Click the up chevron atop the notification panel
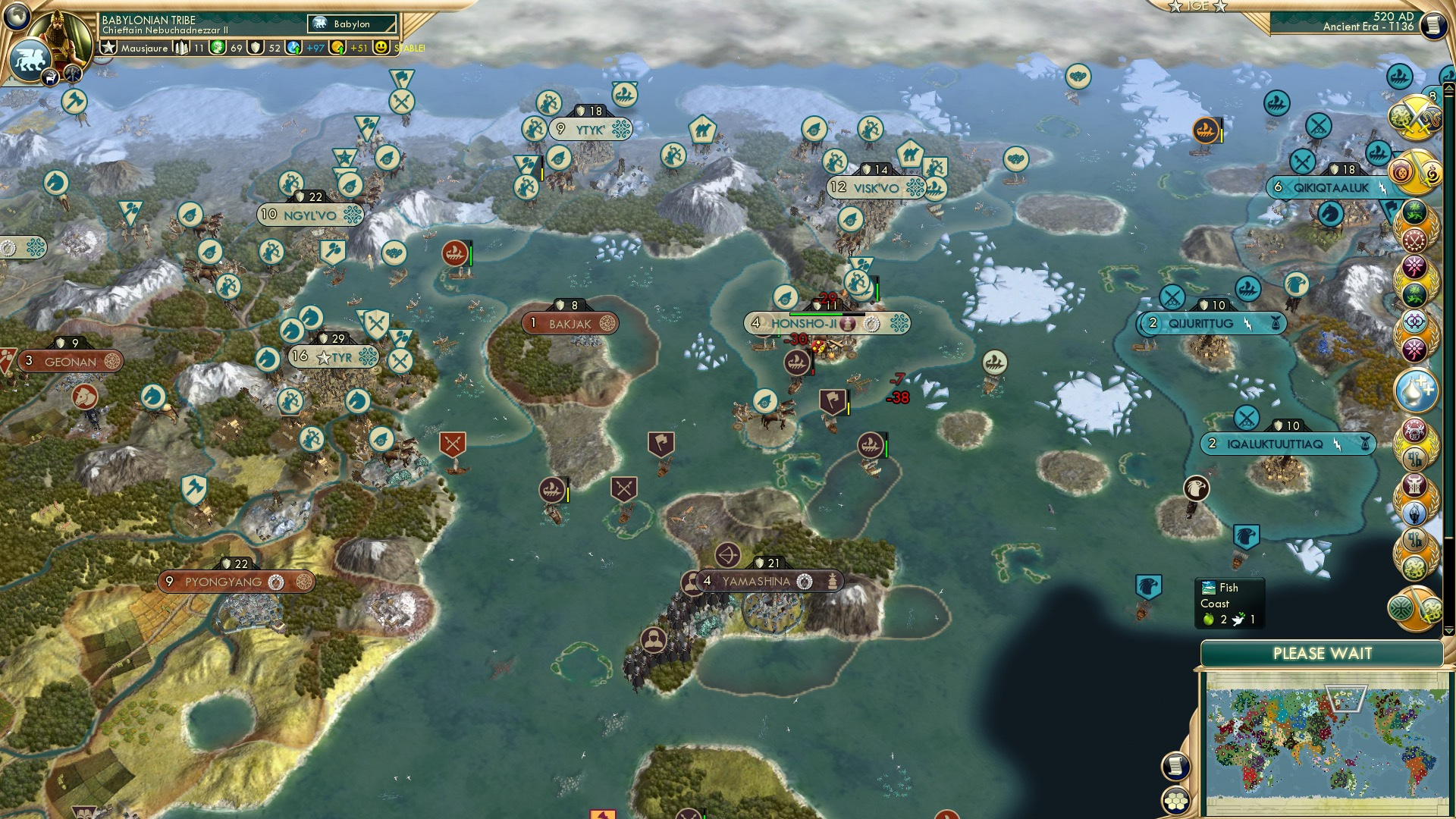The width and height of the screenshot is (1456, 819). click(x=1448, y=88)
